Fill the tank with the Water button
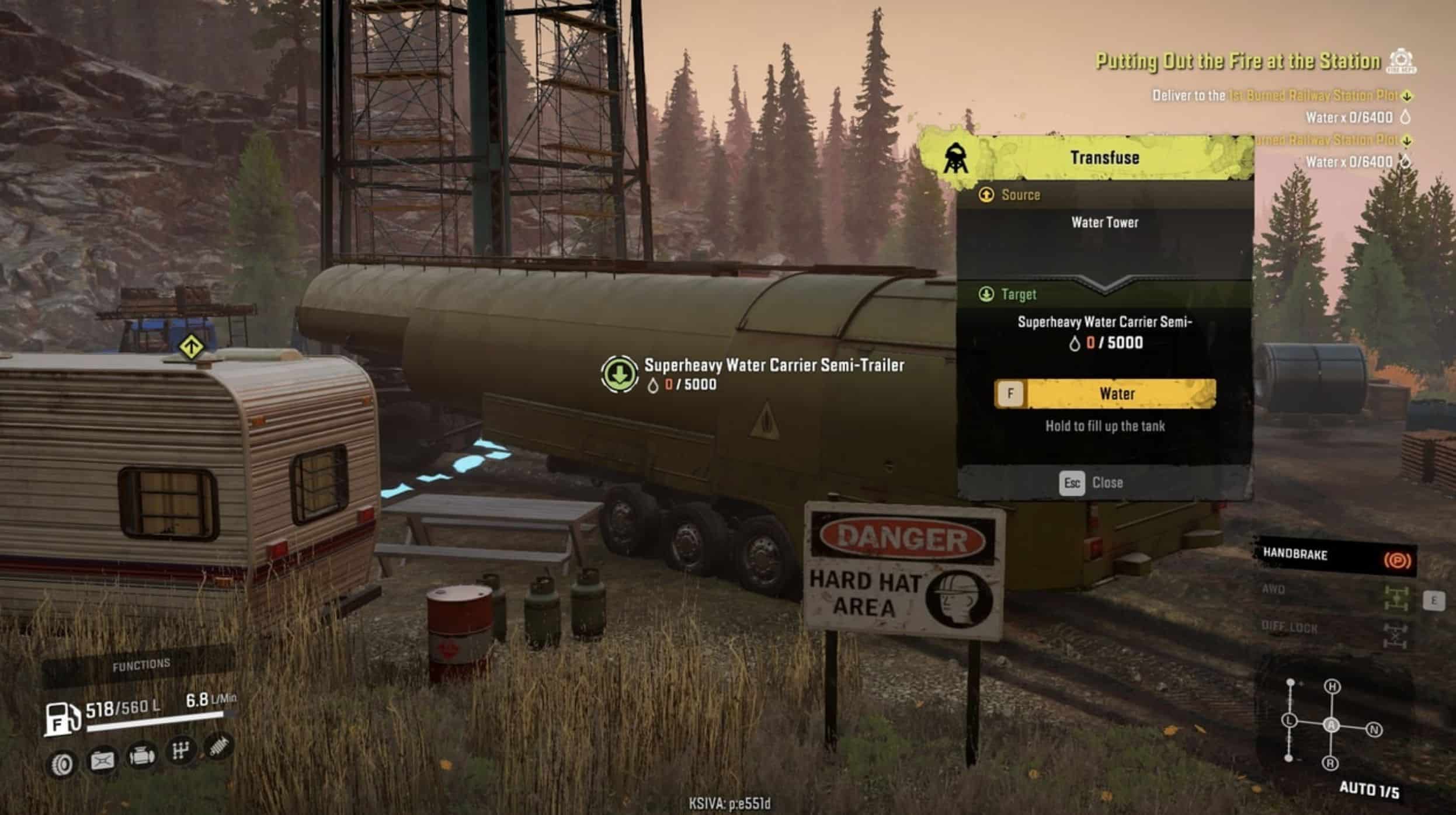This screenshot has width=1456, height=815. point(1105,393)
